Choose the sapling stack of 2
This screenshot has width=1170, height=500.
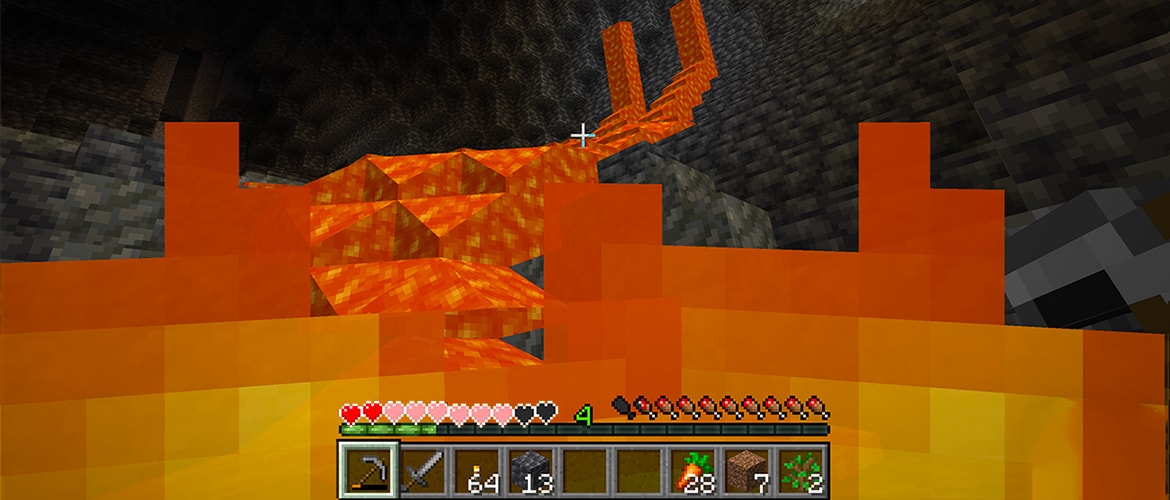(x=802, y=470)
